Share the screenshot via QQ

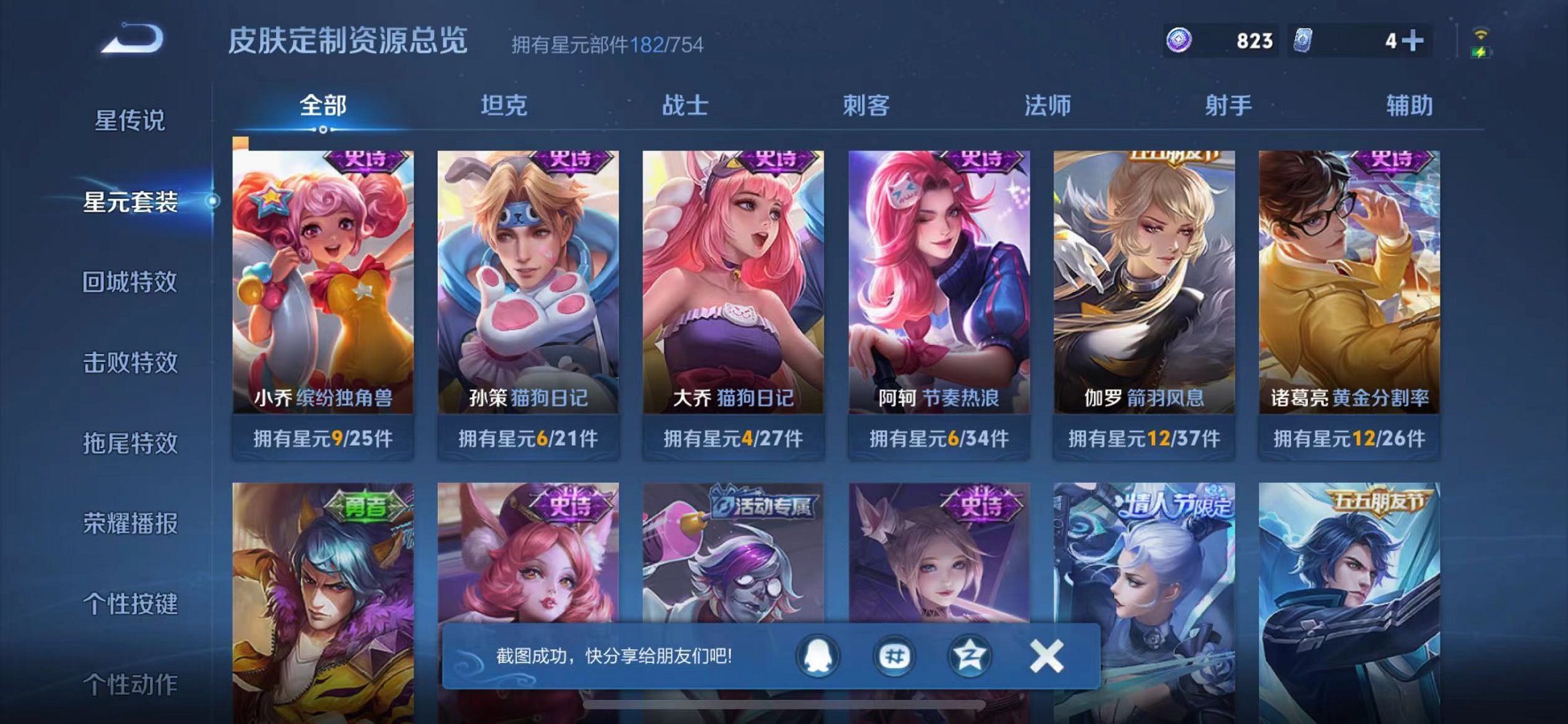point(818,656)
